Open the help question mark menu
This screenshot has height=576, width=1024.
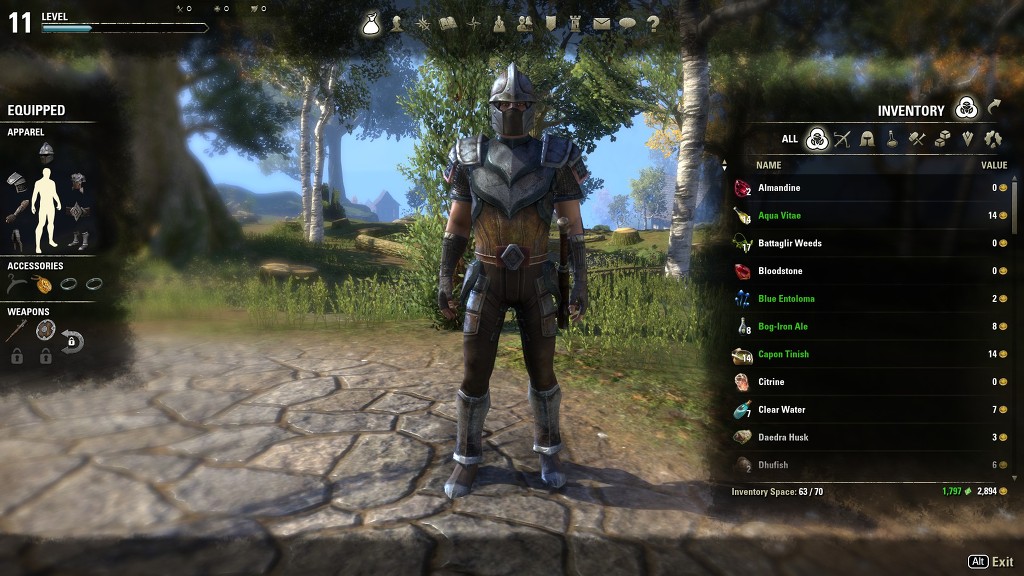coord(653,23)
